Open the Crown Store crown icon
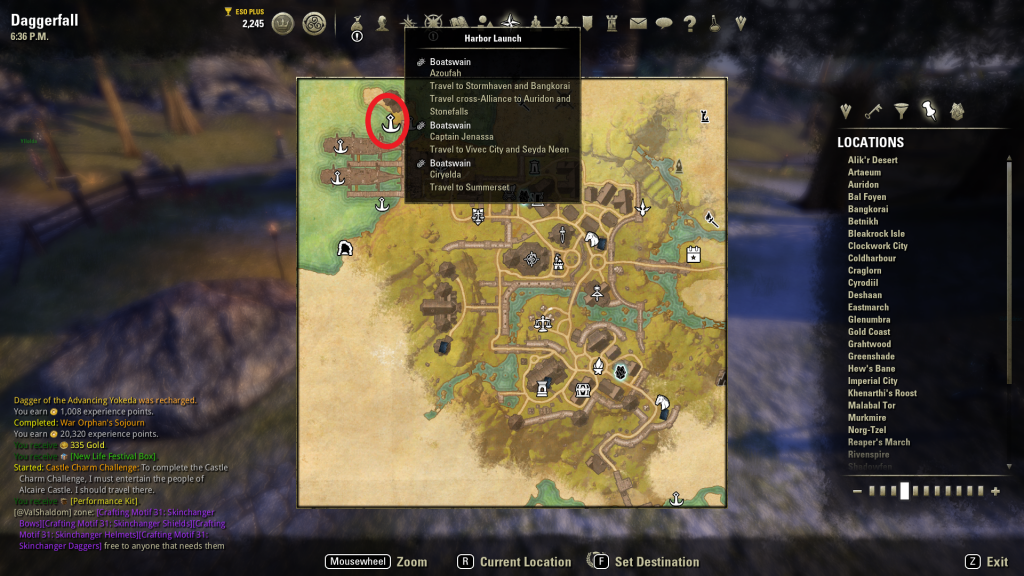1024x576 pixels. (x=283, y=23)
